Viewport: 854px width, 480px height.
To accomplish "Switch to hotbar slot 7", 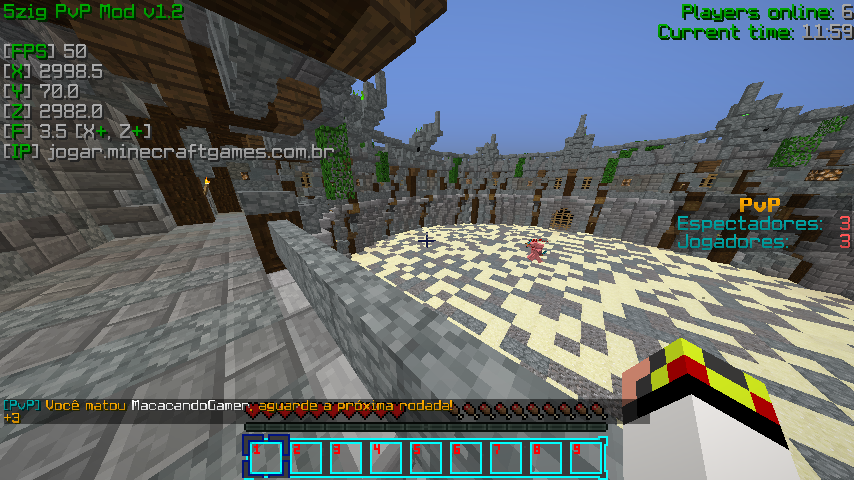I will pos(506,457).
